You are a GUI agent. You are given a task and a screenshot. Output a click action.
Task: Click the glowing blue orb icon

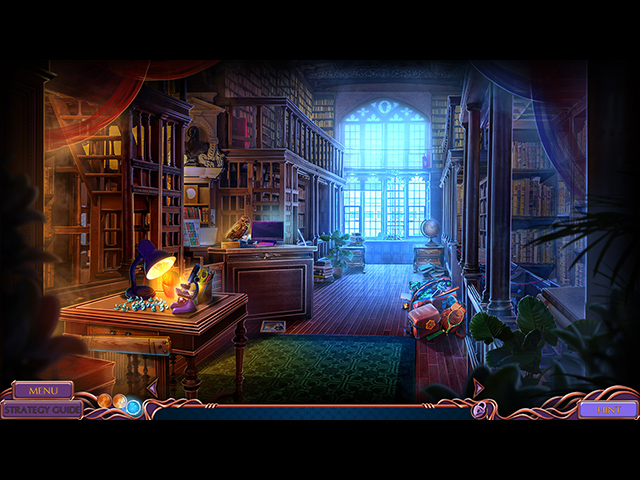(x=133, y=407)
